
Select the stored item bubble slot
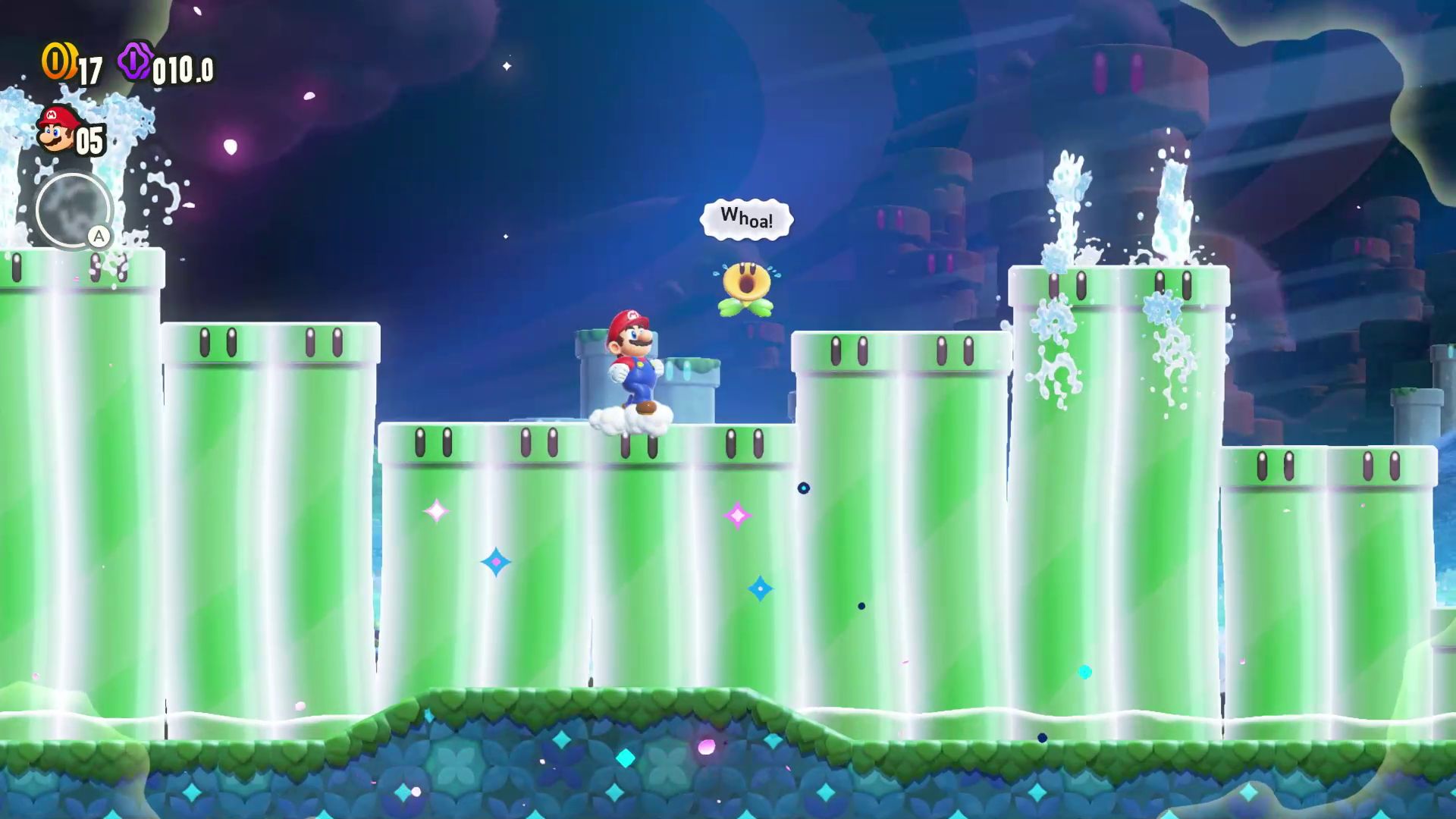pos(74,210)
